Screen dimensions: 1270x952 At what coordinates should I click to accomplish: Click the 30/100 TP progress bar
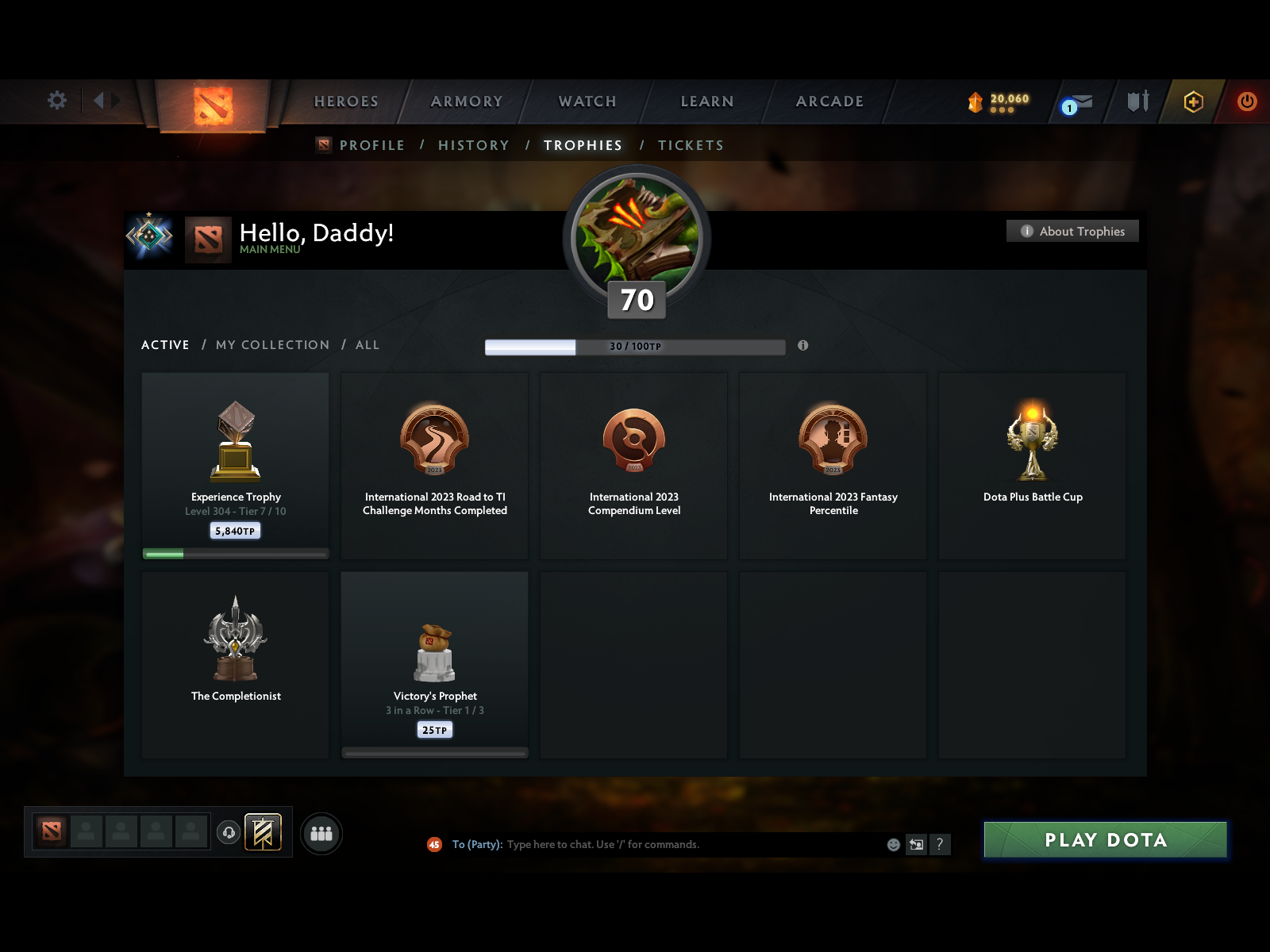coord(635,346)
